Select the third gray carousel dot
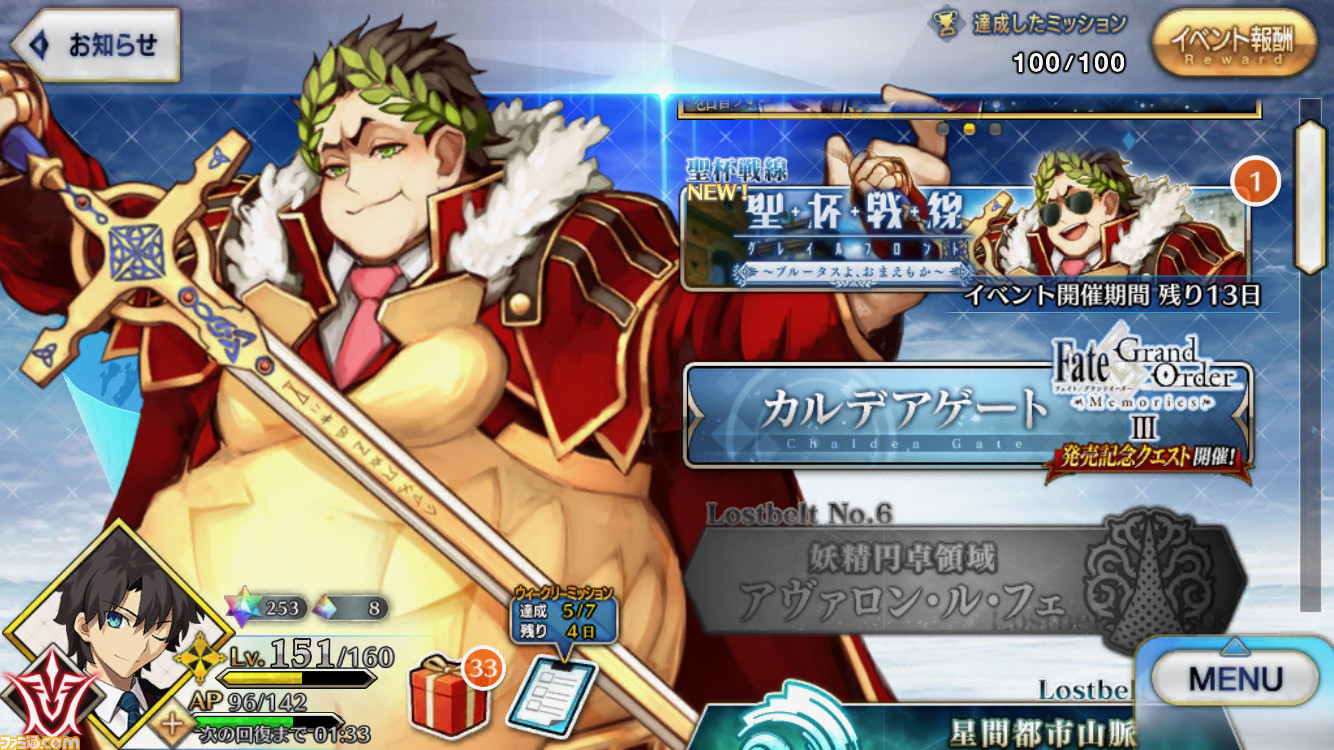The image size is (1334, 750). (x=994, y=128)
